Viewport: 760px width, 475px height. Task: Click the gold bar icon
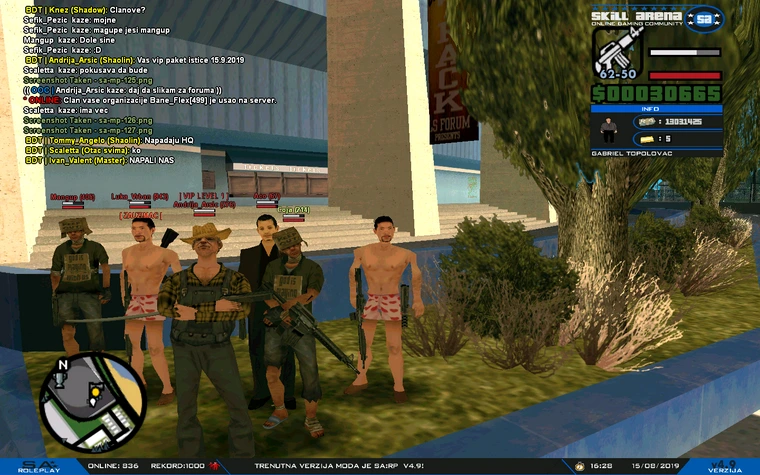coord(646,139)
